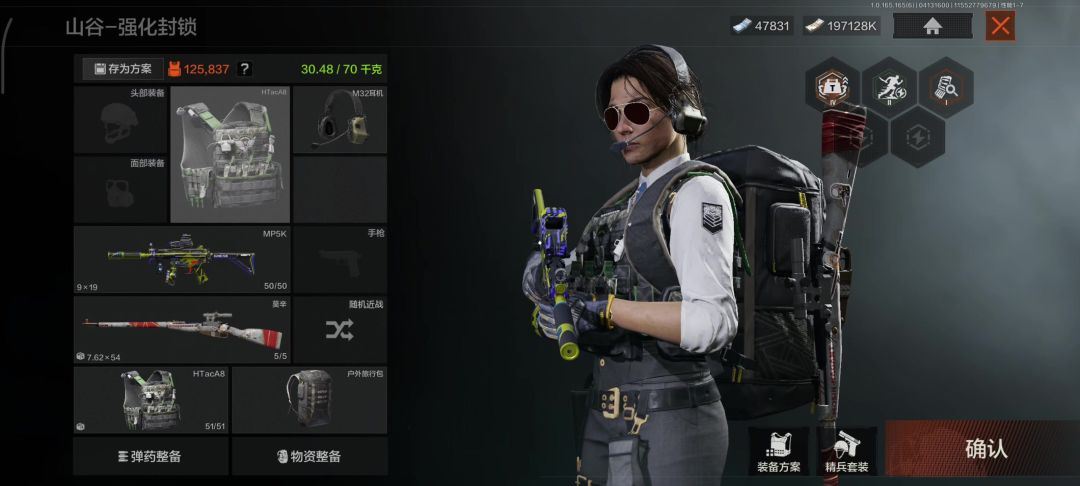Screen dimensions: 1080x486
Task: Choose the MP5K primary weapon slot
Action: (x=181, y=260)
